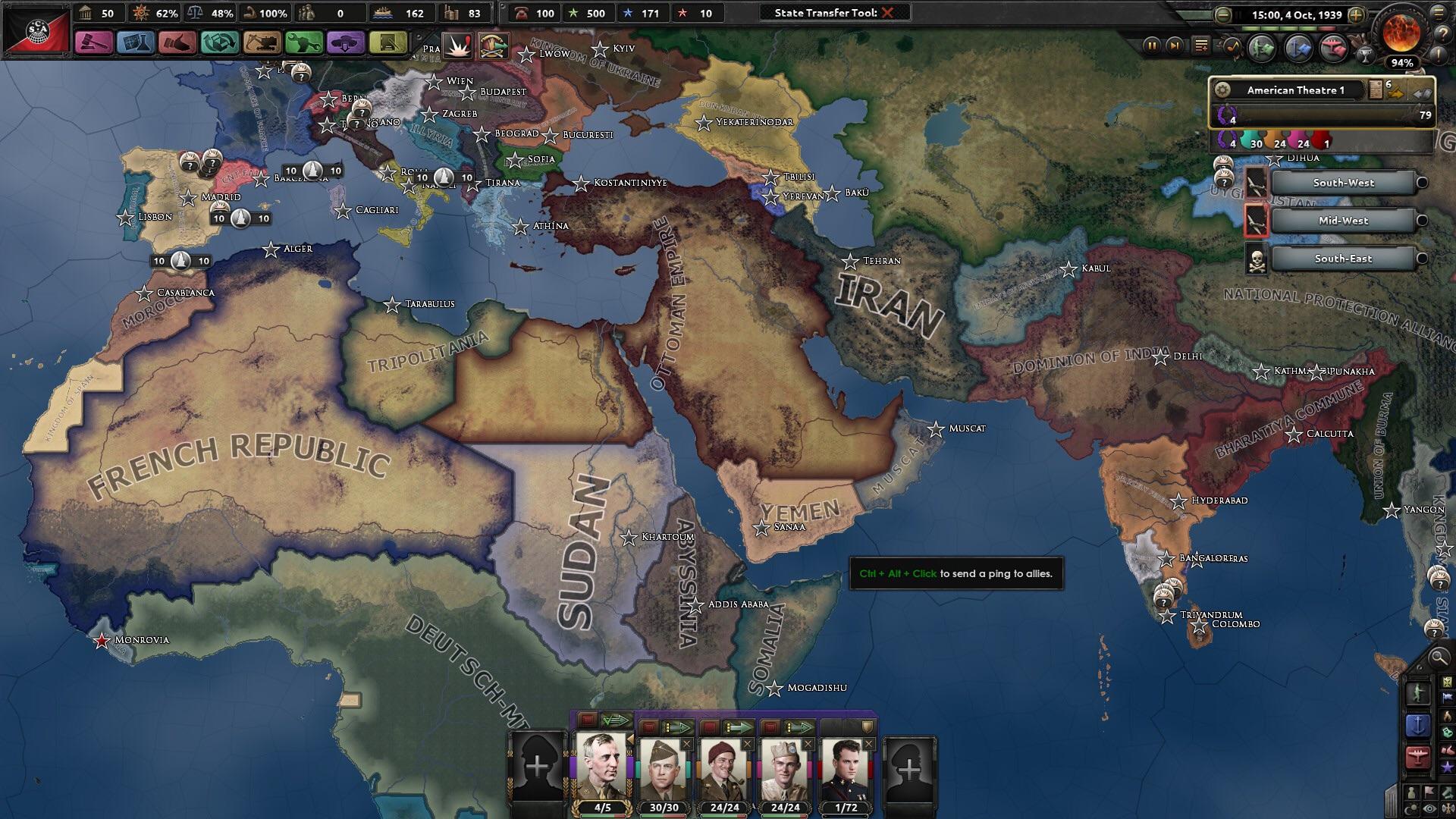Open the construction menu (excavator icon)

(261, 43)
